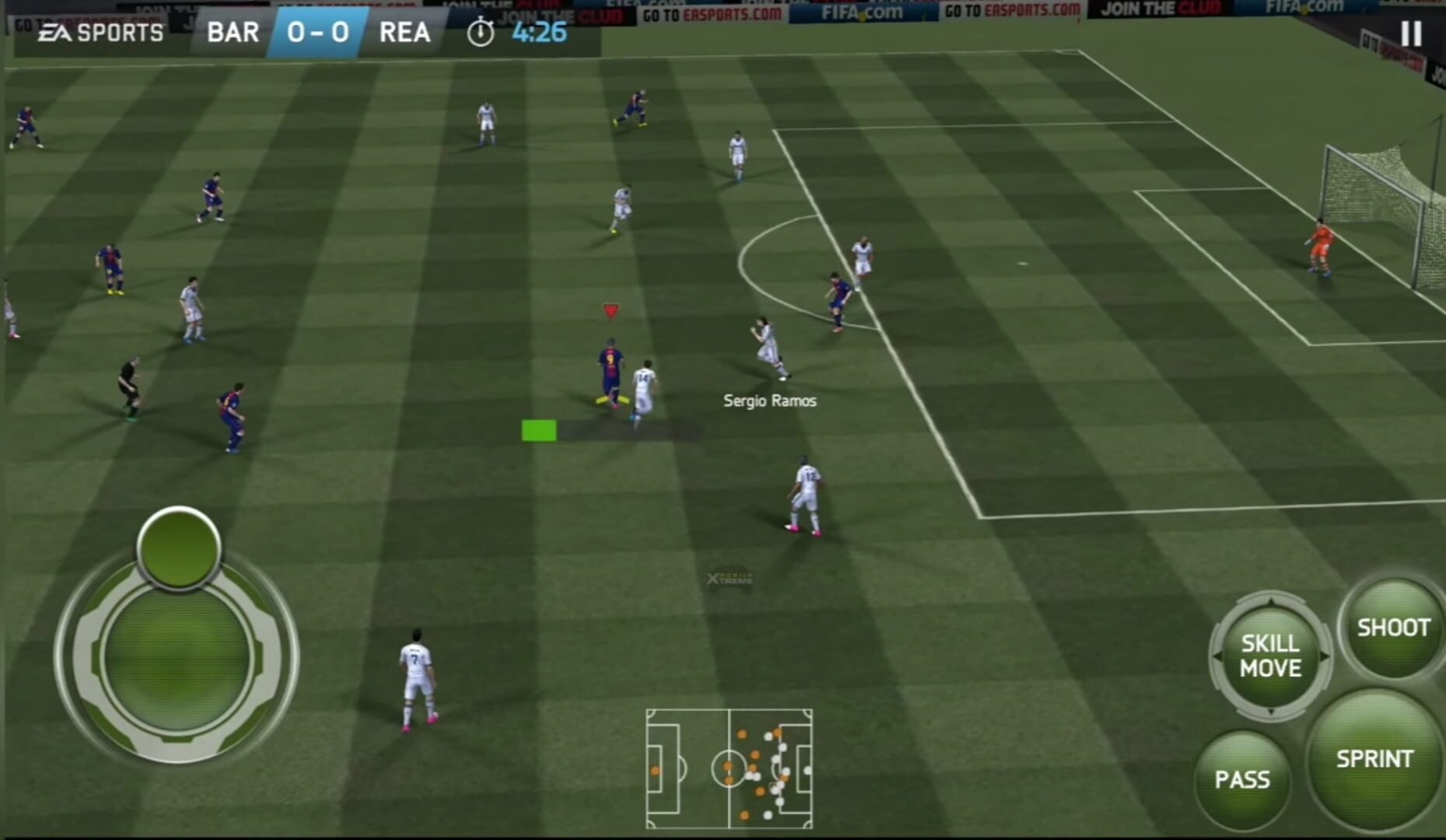Screen dimensions: 1446x840
Task: Tap the down arrow on the SKILL MOVE ring
Action: tap(1269, 710)
